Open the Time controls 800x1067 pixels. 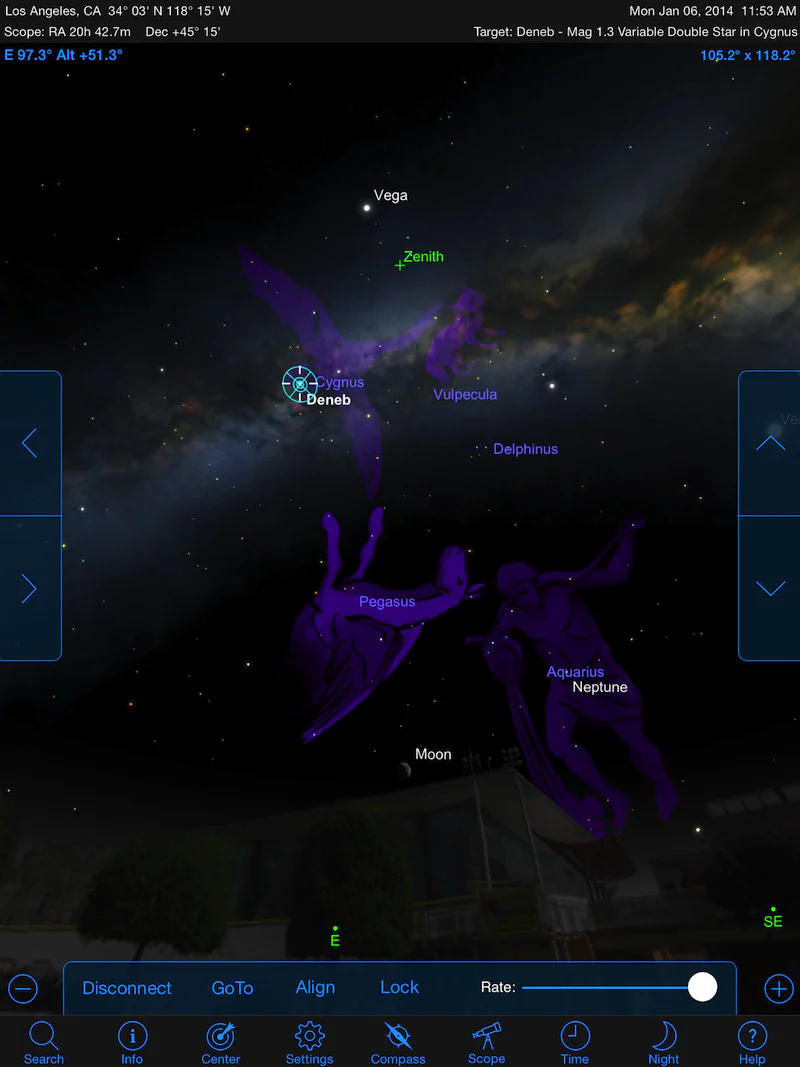tap(575, 1042)
